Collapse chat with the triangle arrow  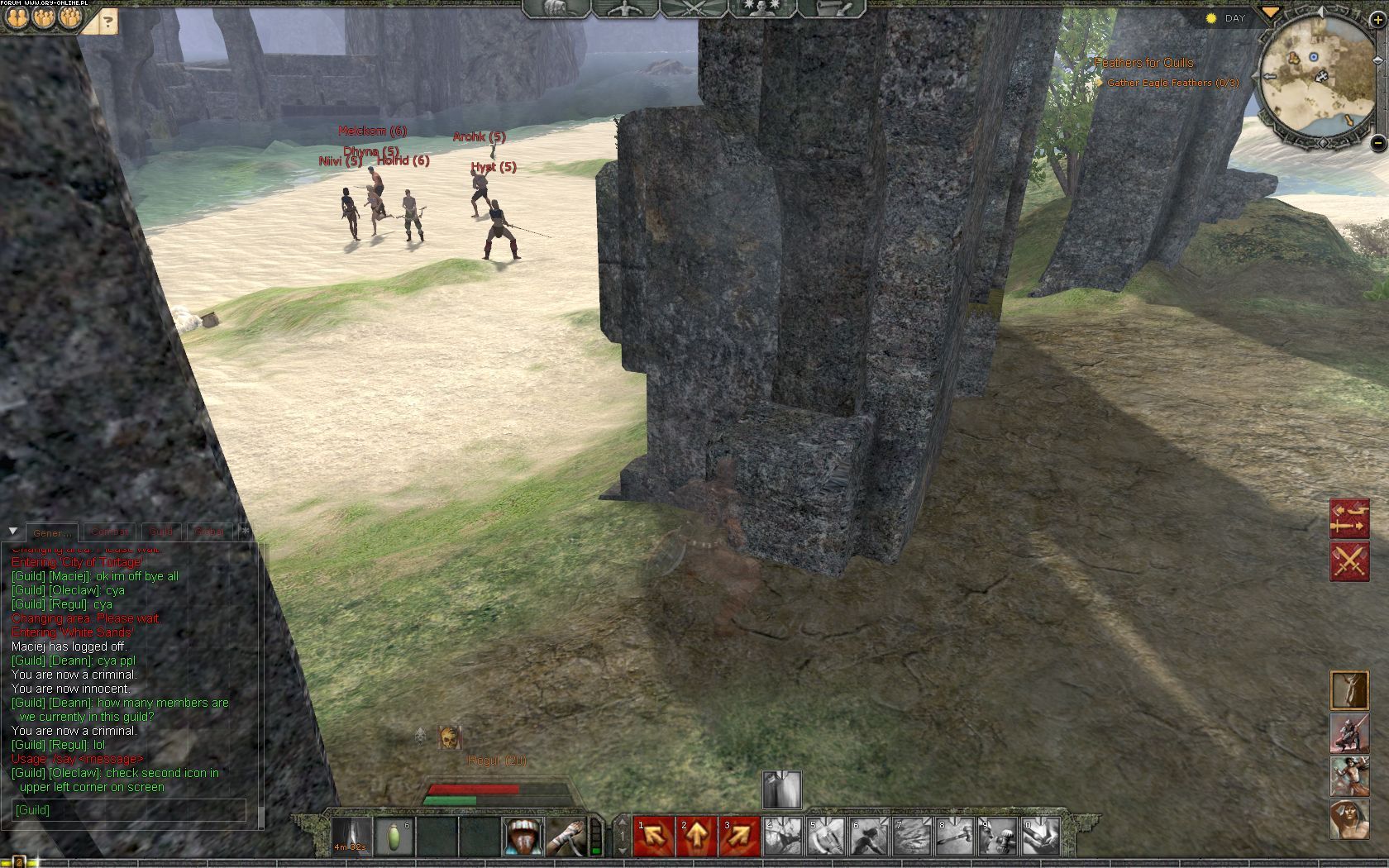pyautogui.click(x=13, y=531)
